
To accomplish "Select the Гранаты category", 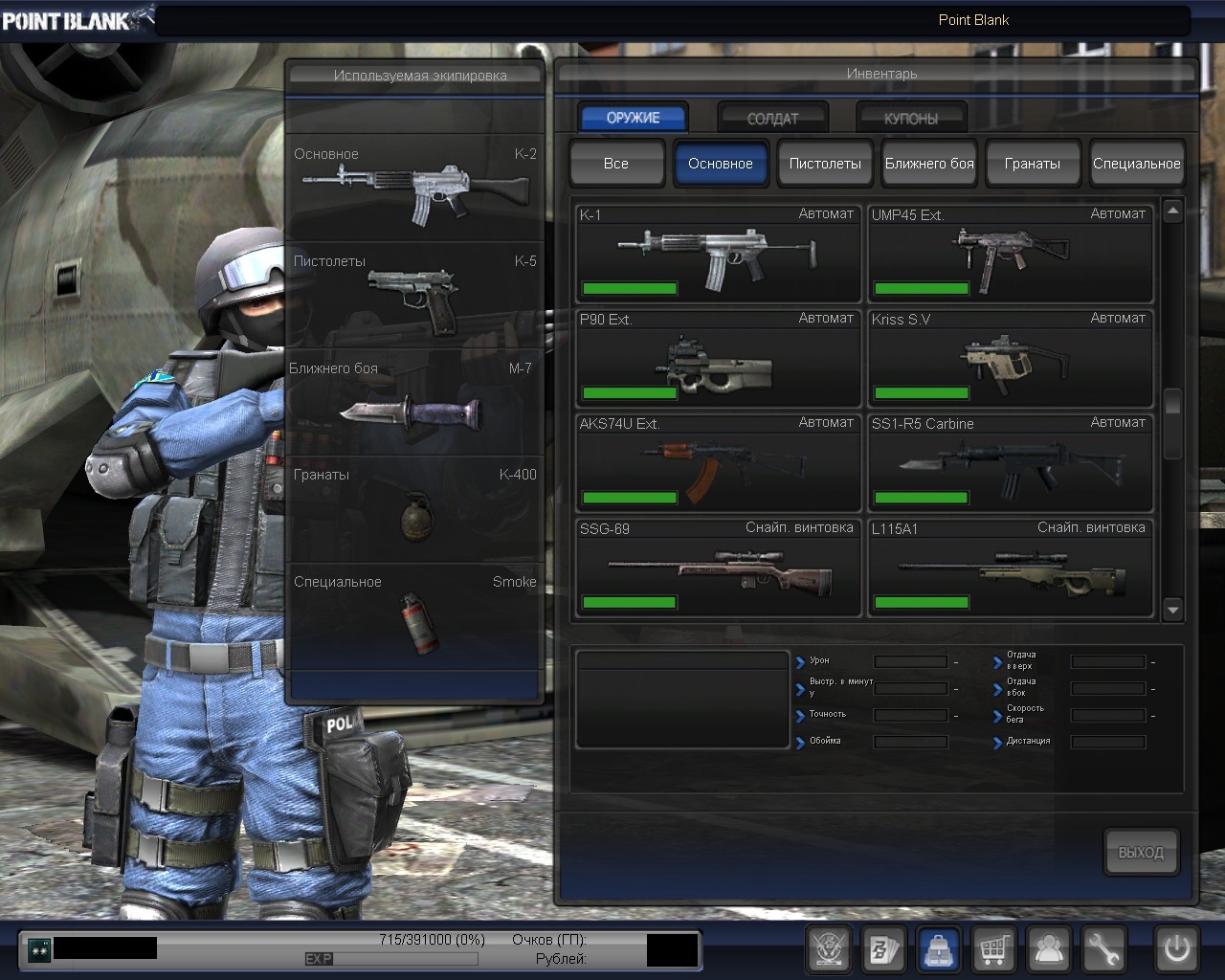I will pos(1033,164).
